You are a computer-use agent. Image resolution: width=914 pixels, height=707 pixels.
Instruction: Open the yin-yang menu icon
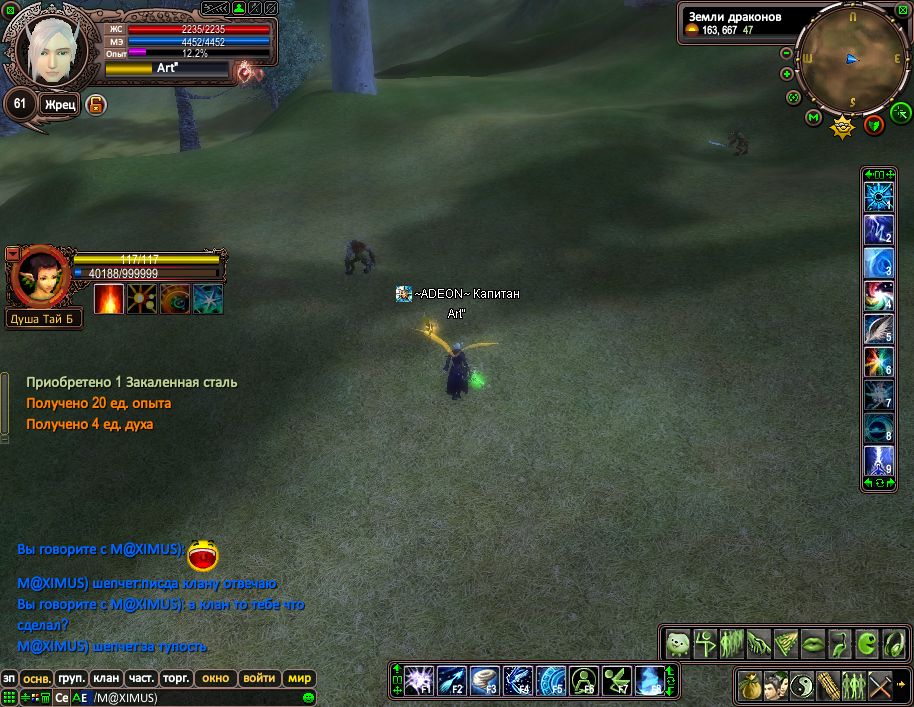[802, 686]
